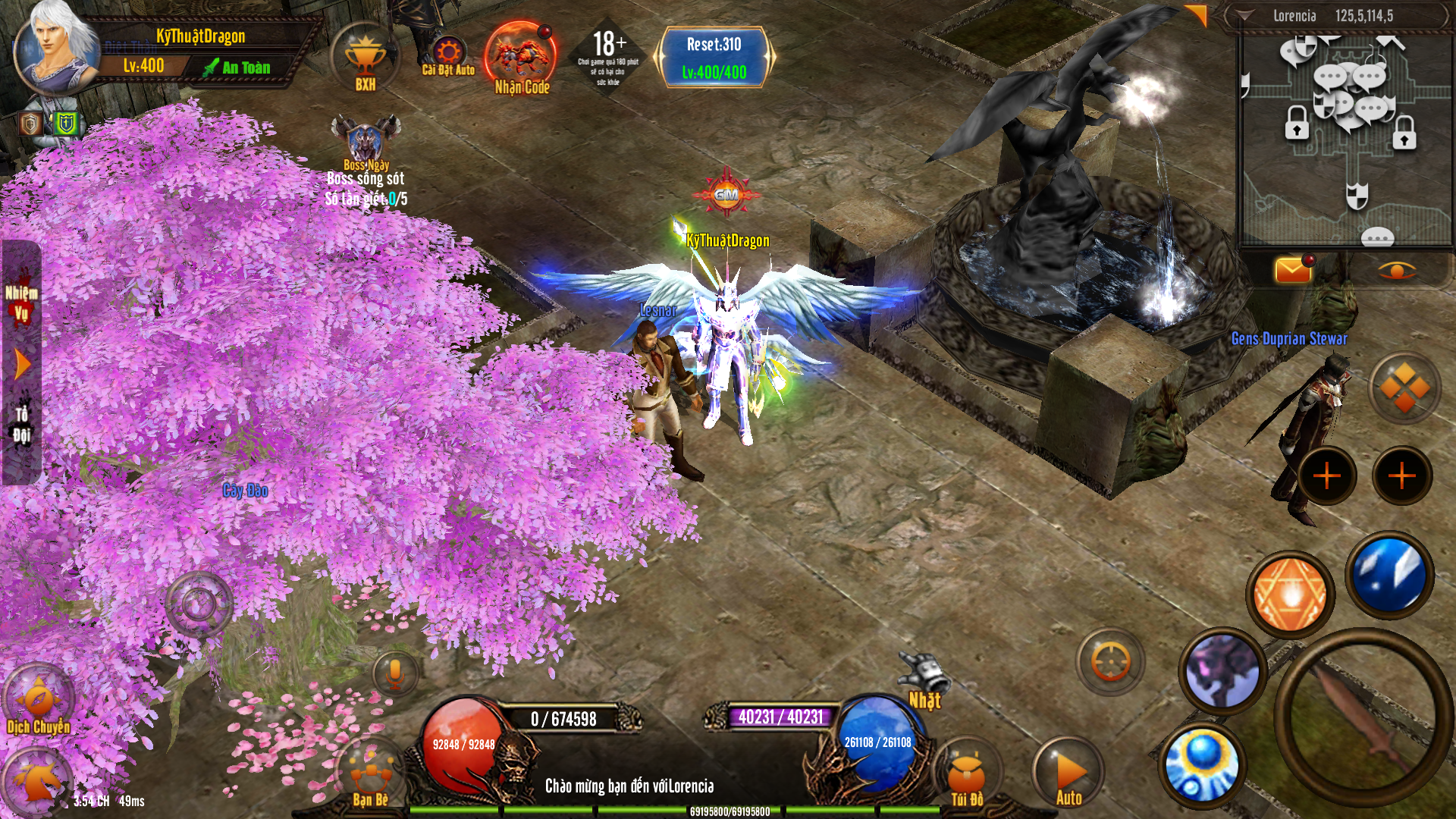Switch to the Tổ Đội party tab

[x=21, y=424]
